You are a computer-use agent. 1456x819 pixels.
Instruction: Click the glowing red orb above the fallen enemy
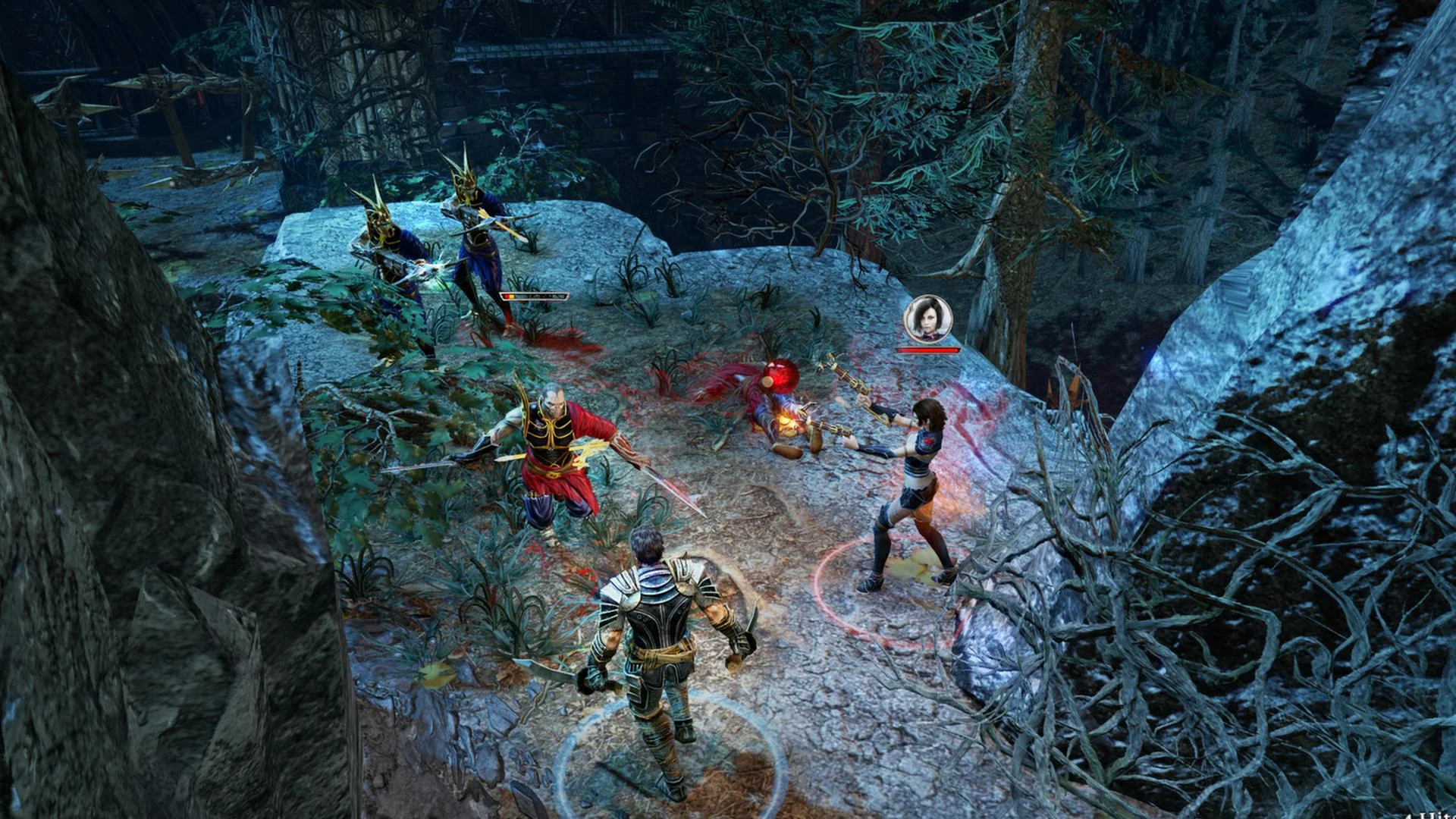(783, 375)
